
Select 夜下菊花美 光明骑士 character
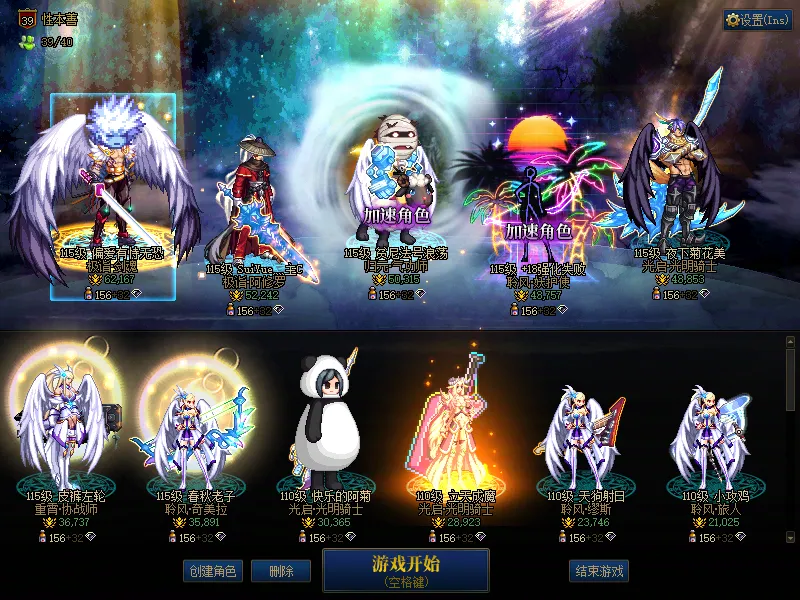click(682, 190)
